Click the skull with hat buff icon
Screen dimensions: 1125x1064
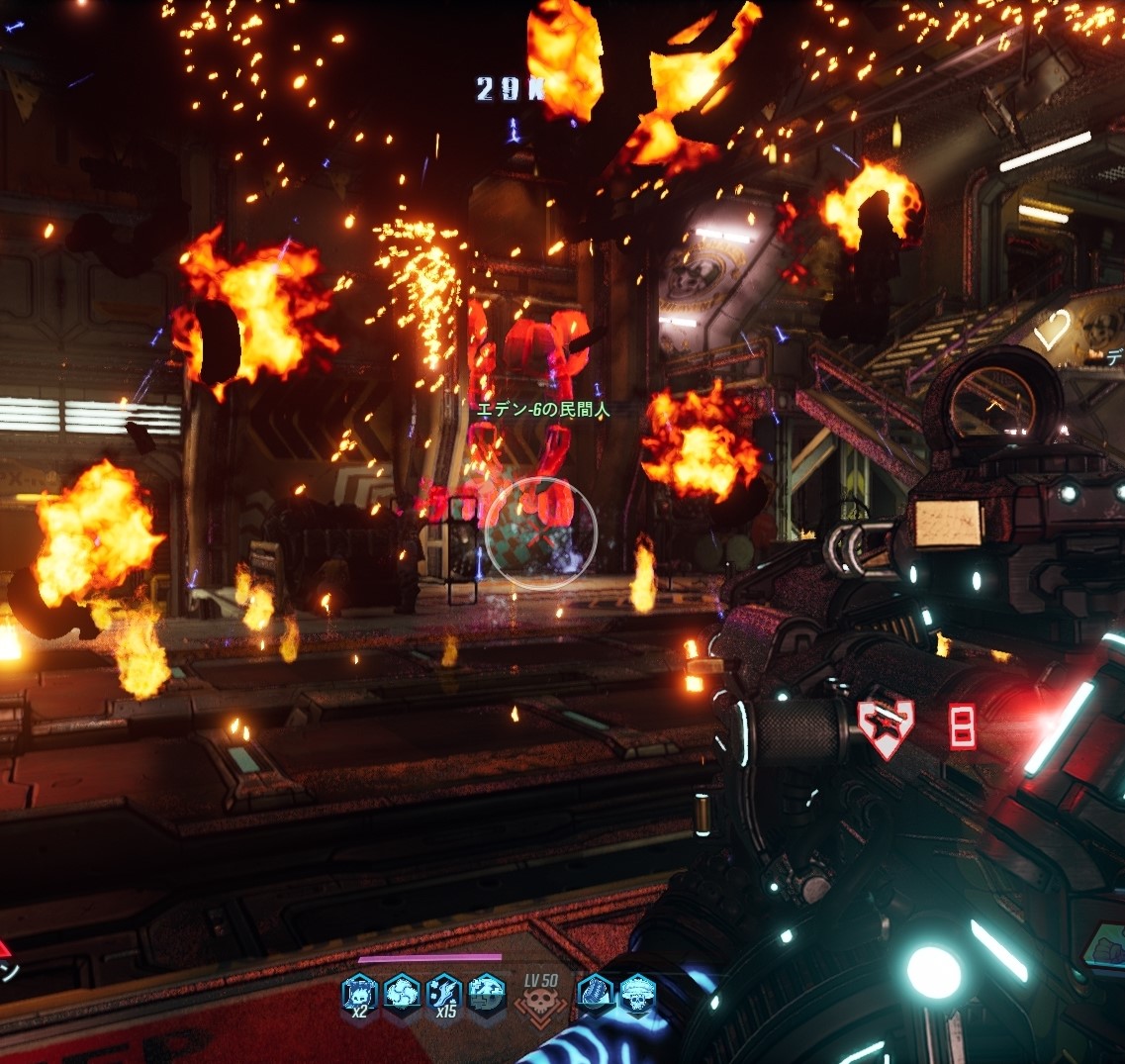(637, 993)
